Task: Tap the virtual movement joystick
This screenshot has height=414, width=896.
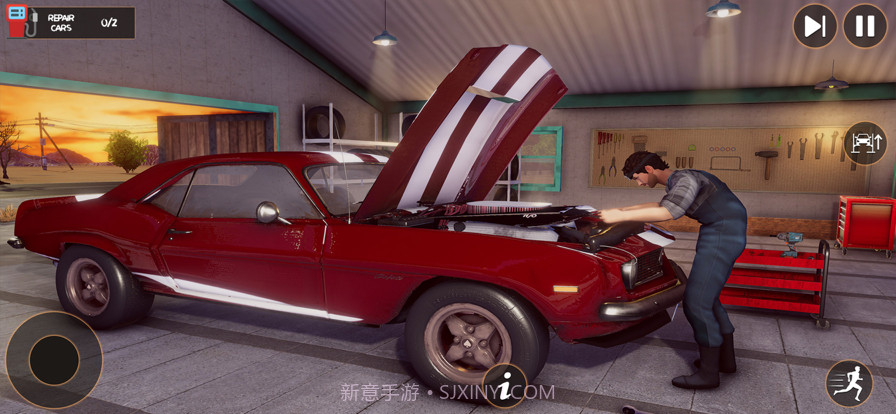Action: (x=54, y=360)
